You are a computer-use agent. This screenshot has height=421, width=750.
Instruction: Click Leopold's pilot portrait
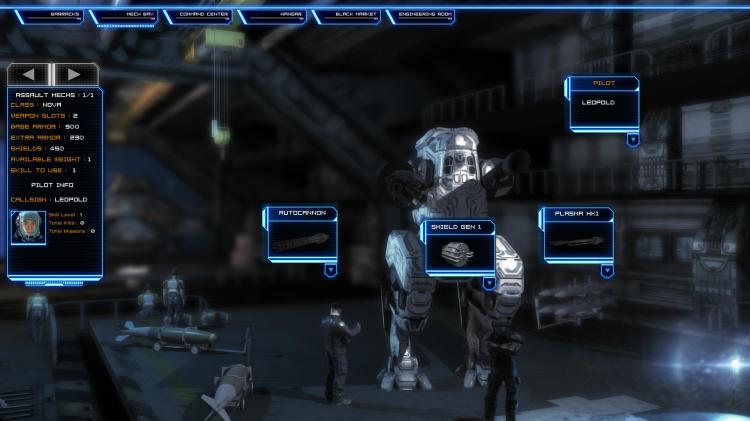point(28,228)
